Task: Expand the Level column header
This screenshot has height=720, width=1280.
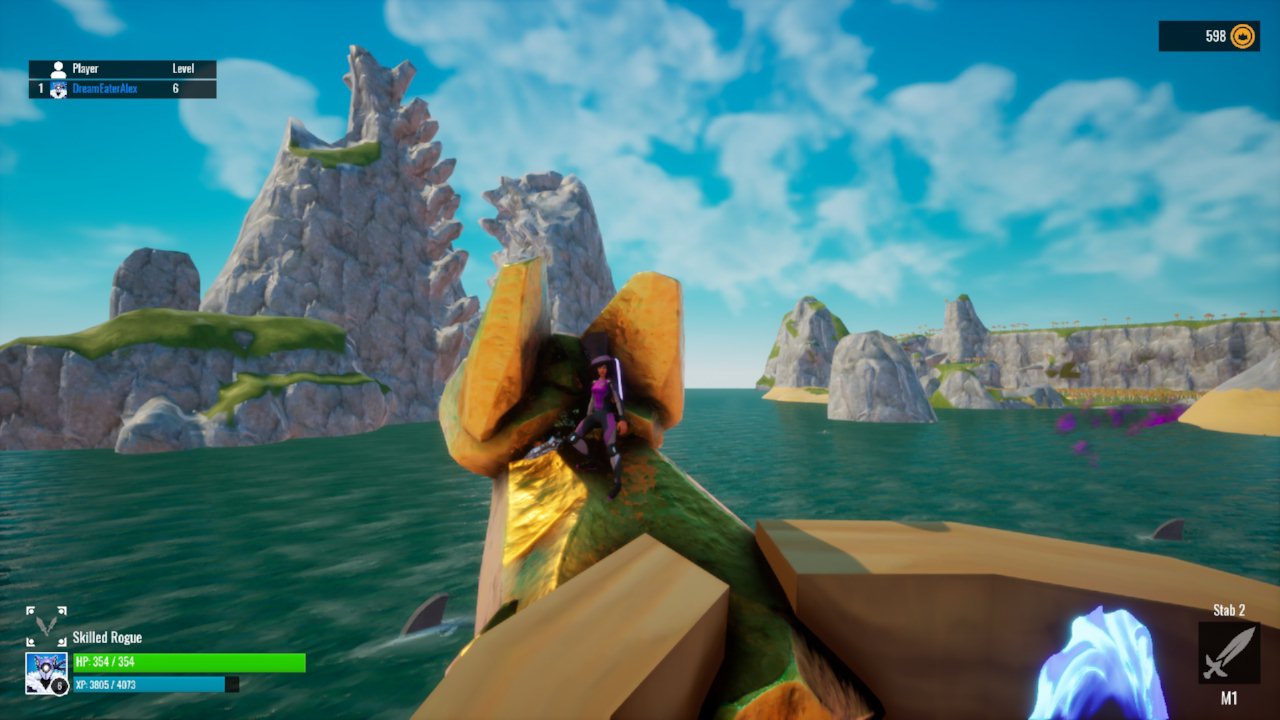Action: pyautogui.click(x=184, y=67)
